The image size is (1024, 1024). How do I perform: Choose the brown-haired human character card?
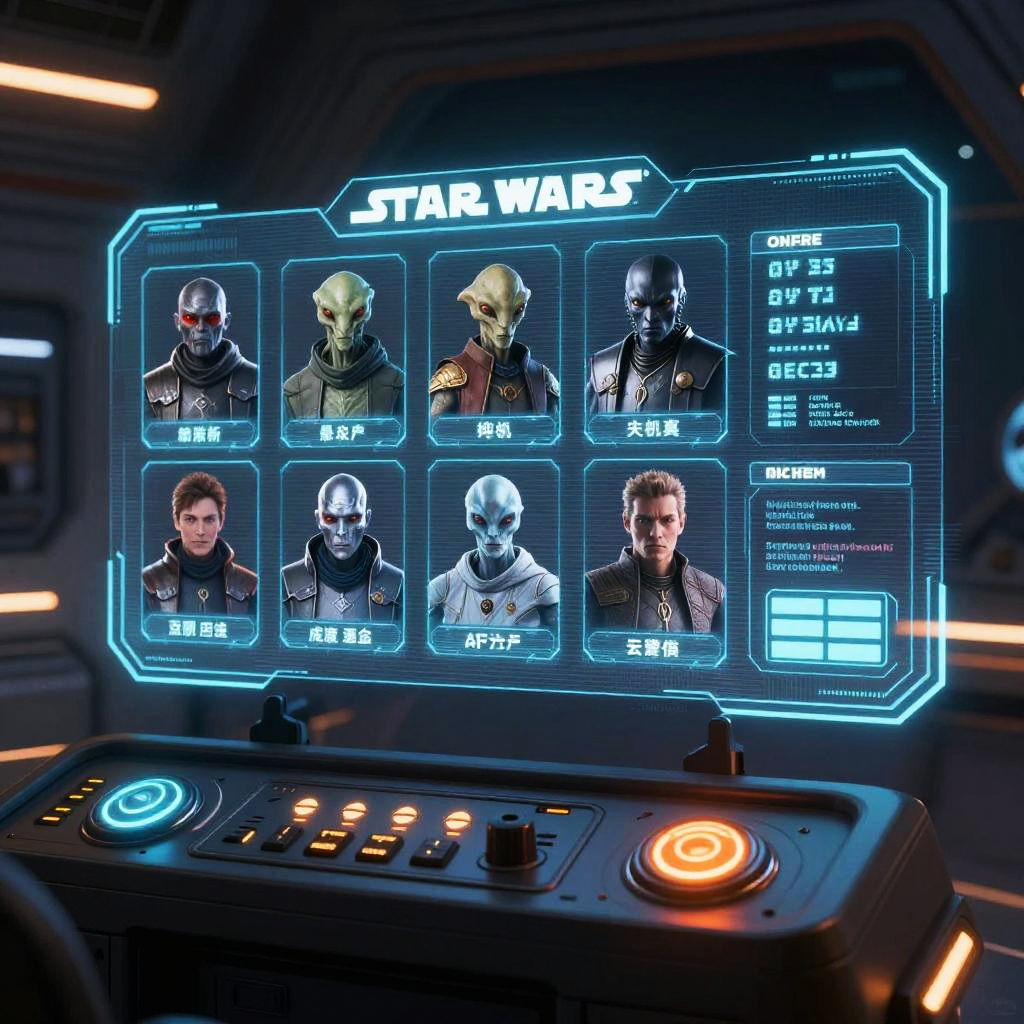(199, 550)
